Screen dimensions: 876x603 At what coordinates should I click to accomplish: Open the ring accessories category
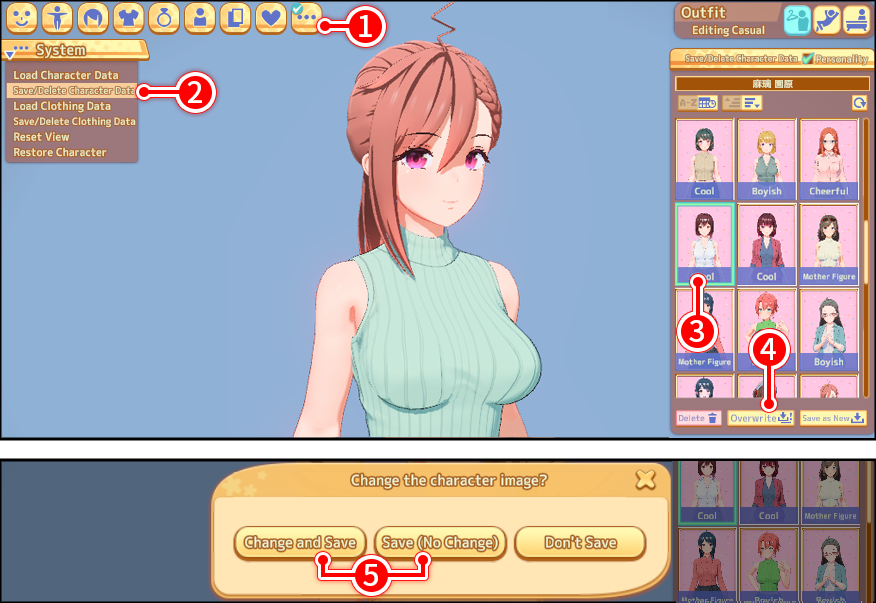pos(164,18)
